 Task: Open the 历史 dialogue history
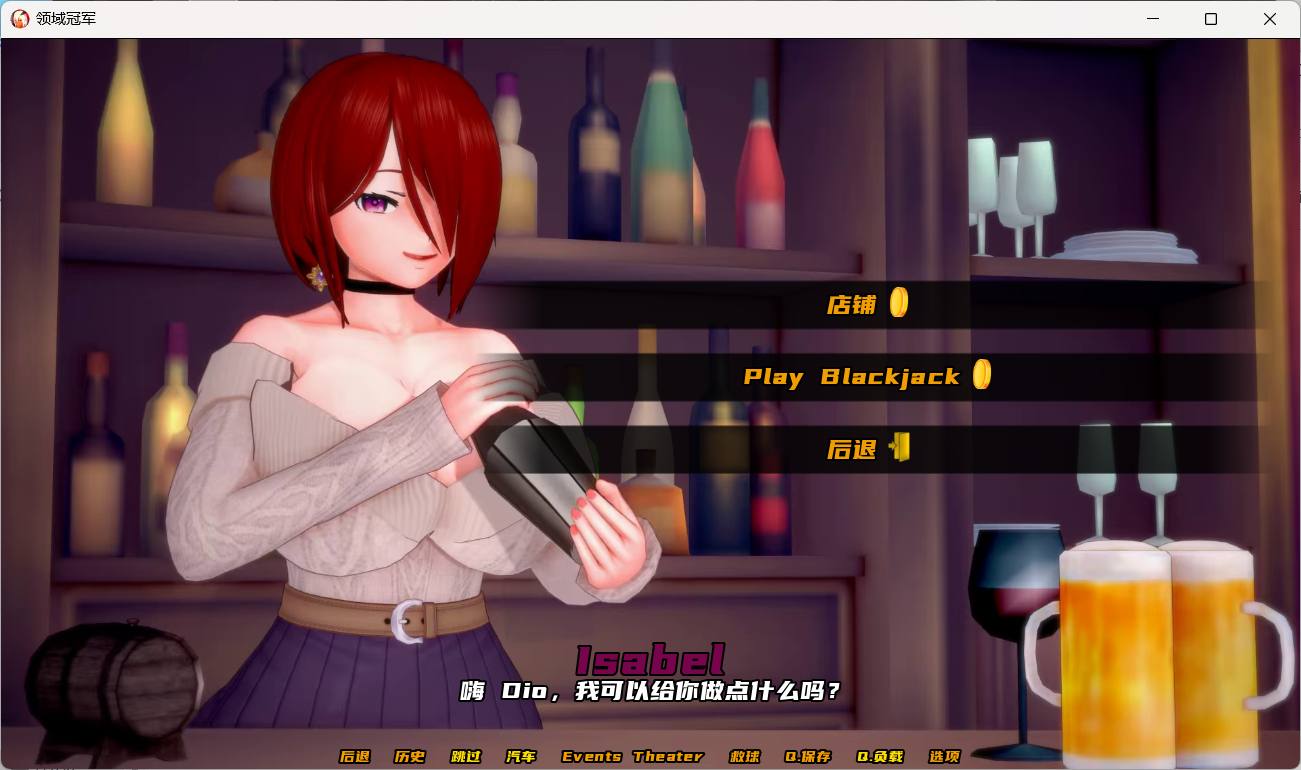(x=409, y=757)
